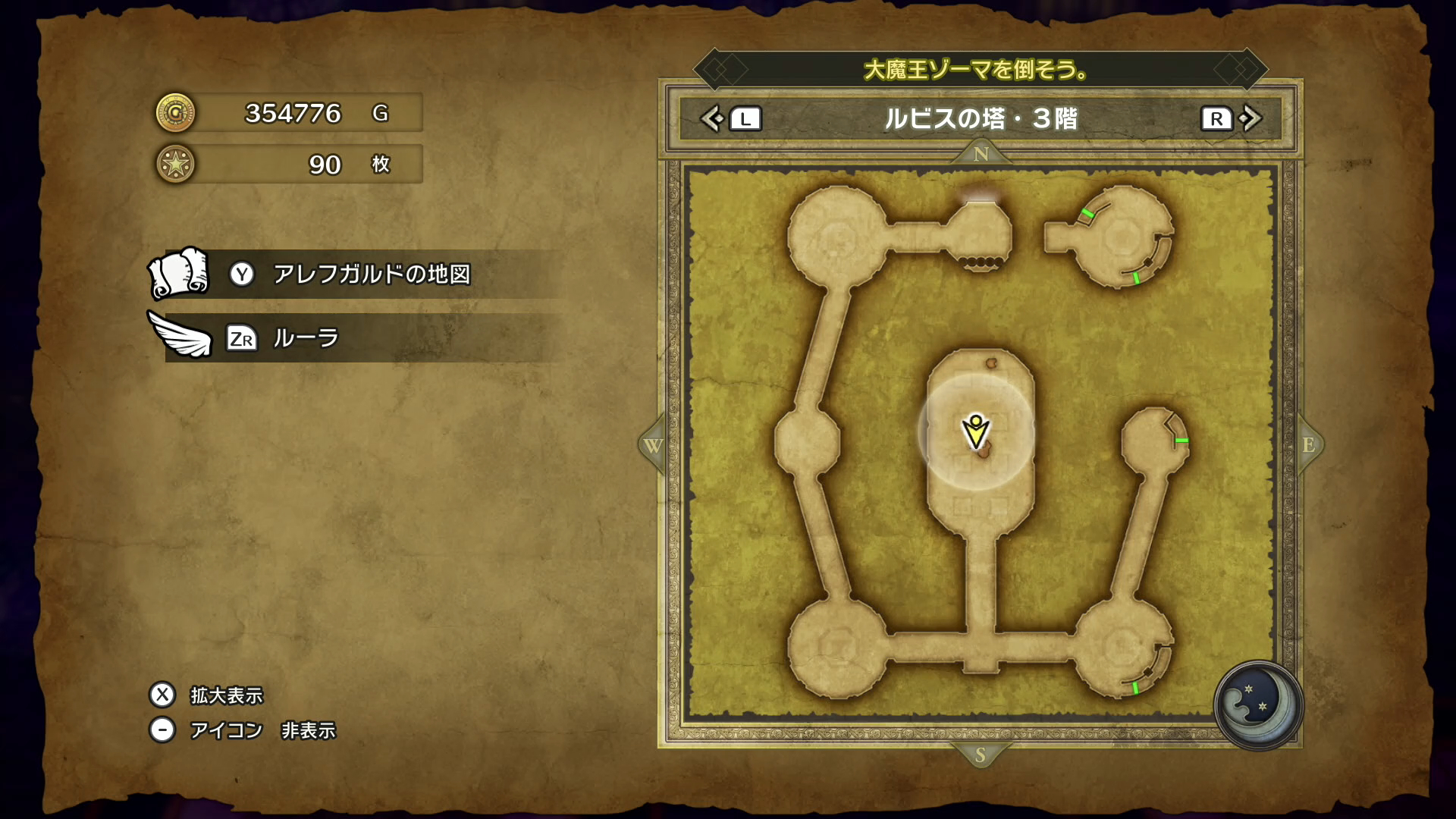Click the feather wing ルーラ icon
Image resolution: width=1456 pixels, height=819 pixels.
click(x=180, y=336)
